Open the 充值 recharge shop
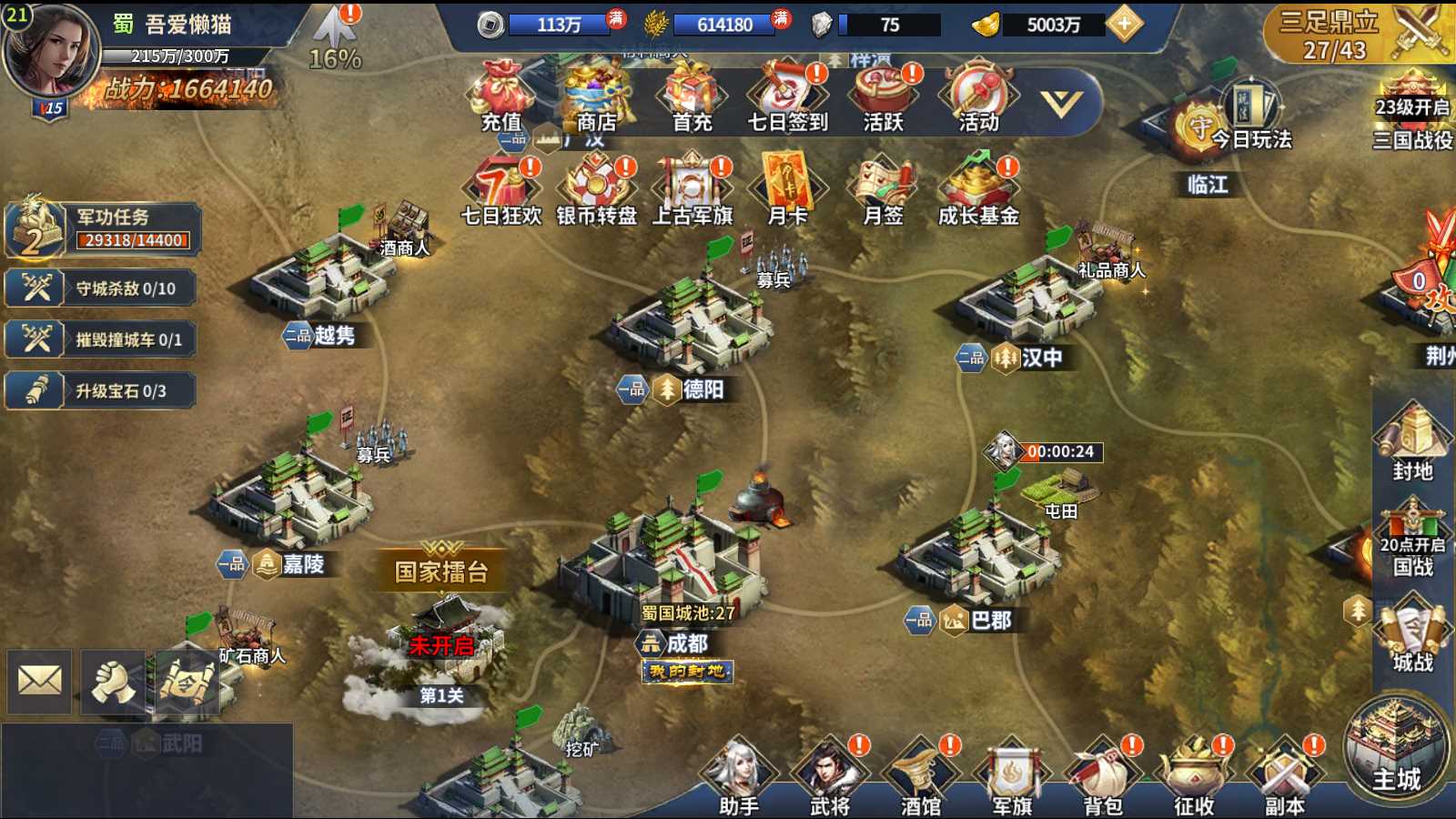 click(501, 96)
